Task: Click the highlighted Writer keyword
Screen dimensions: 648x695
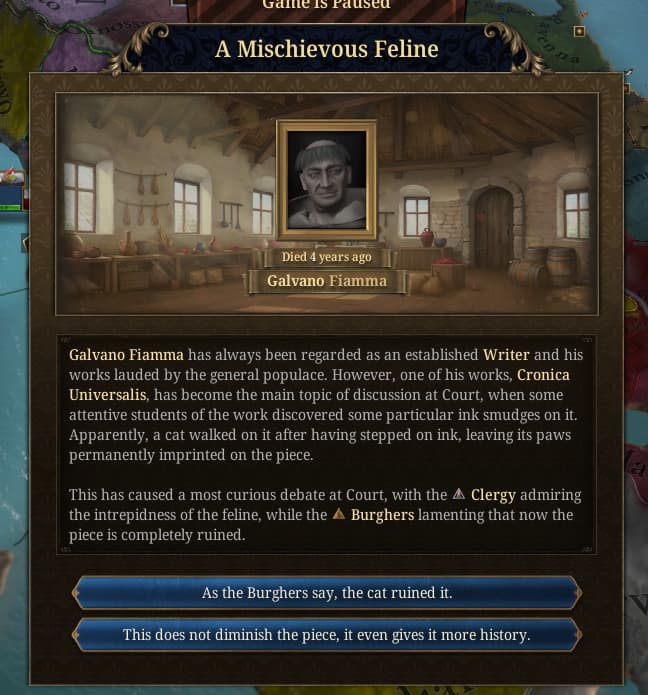Action: pyautogui.click(x=506, y=355)
